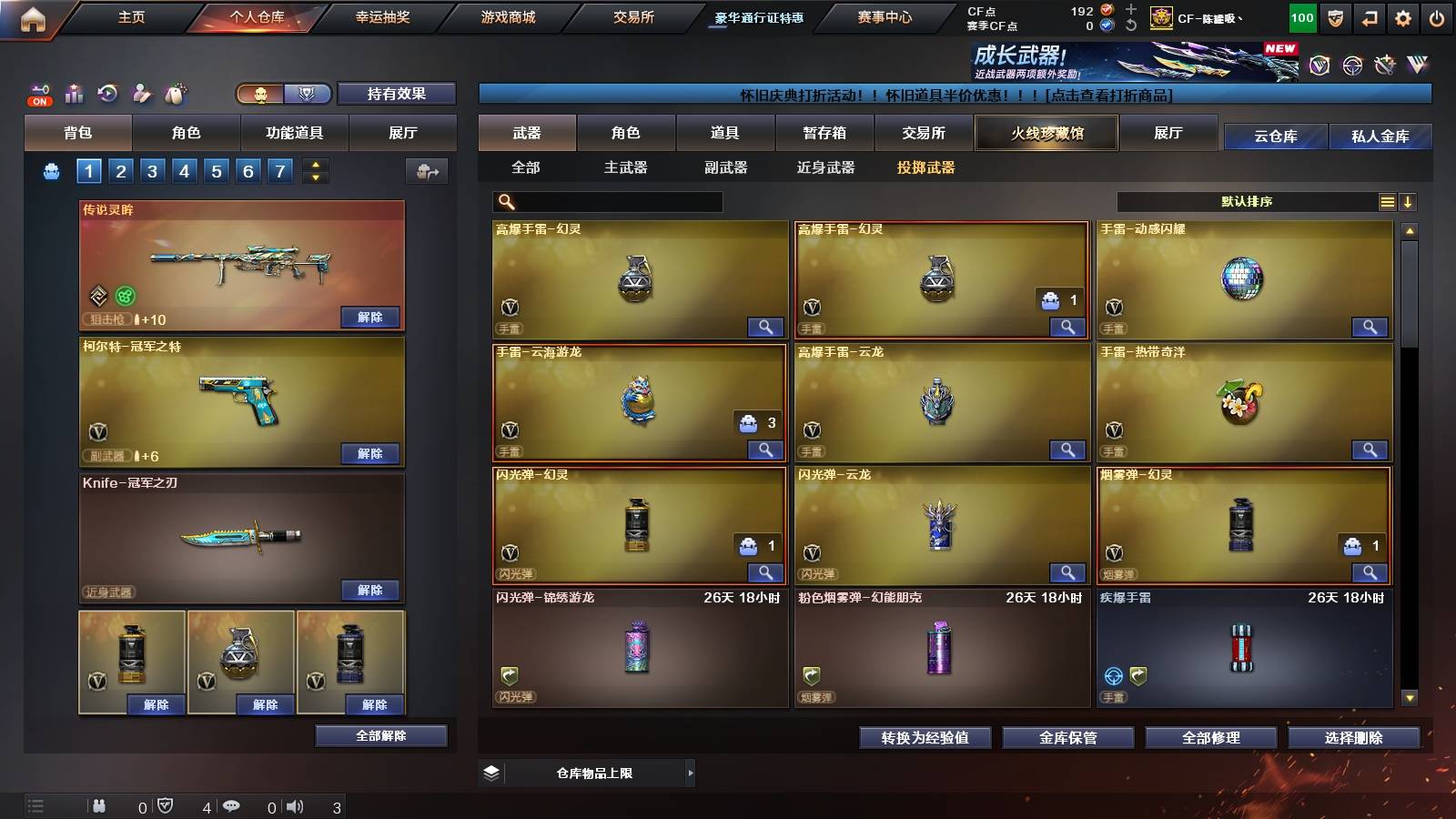
Task: Click the green 100 durability indicator
Action: tap(1301, 17)
